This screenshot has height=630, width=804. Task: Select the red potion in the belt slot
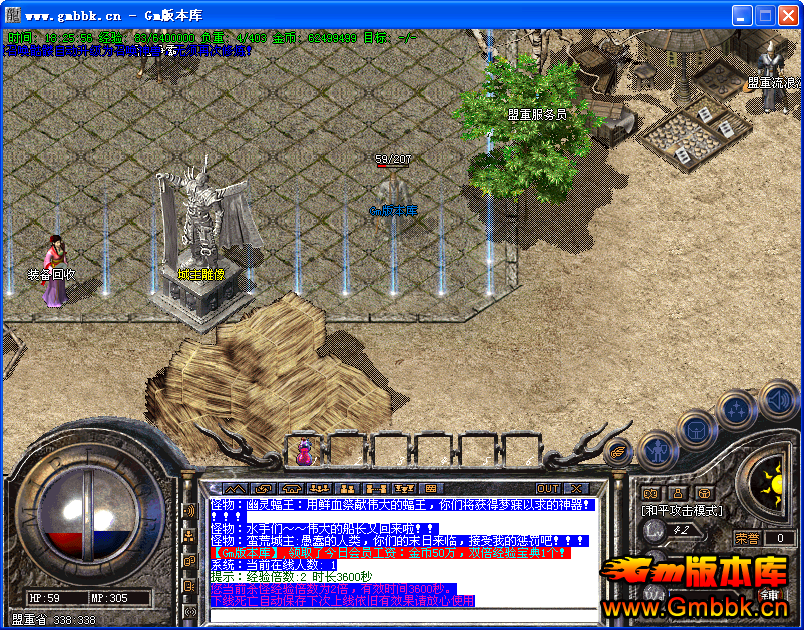tap(303, 452)
